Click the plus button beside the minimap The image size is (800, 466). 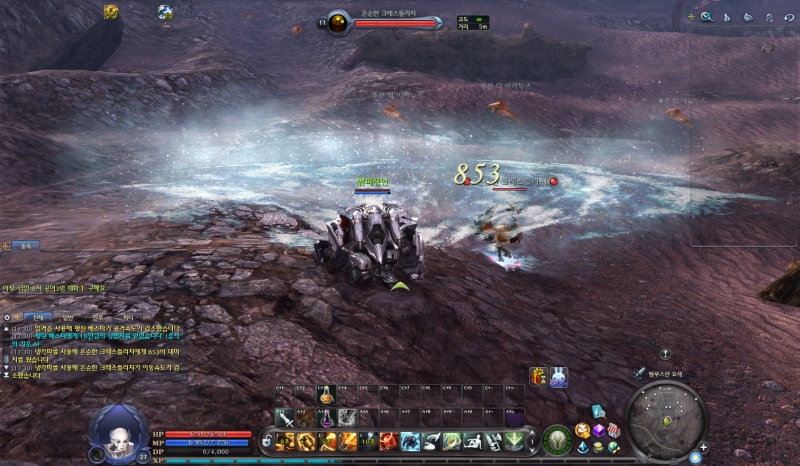click(703, 447)
